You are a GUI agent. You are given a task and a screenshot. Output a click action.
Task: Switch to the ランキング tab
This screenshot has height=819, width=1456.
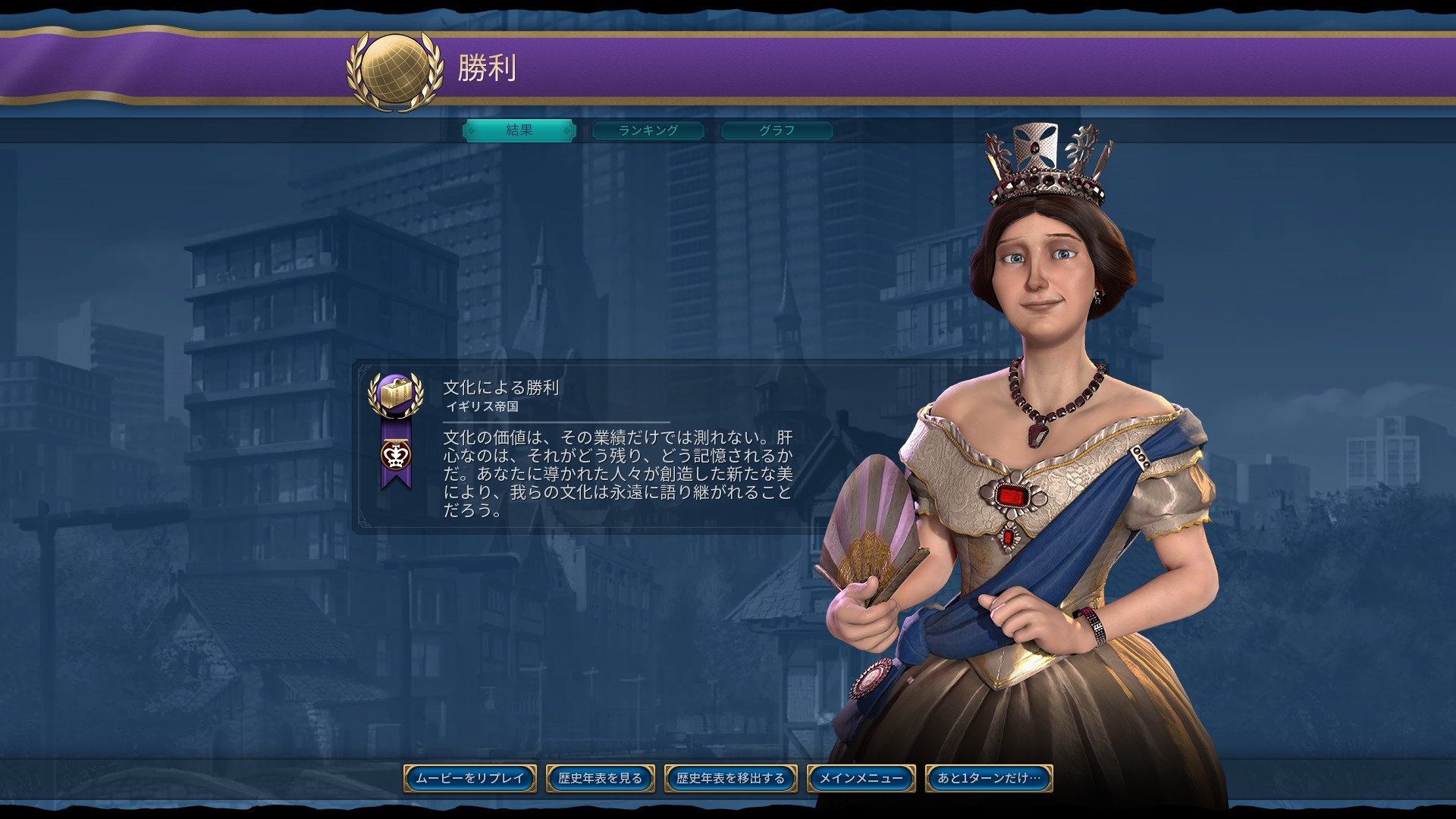[x=649, y=130]
